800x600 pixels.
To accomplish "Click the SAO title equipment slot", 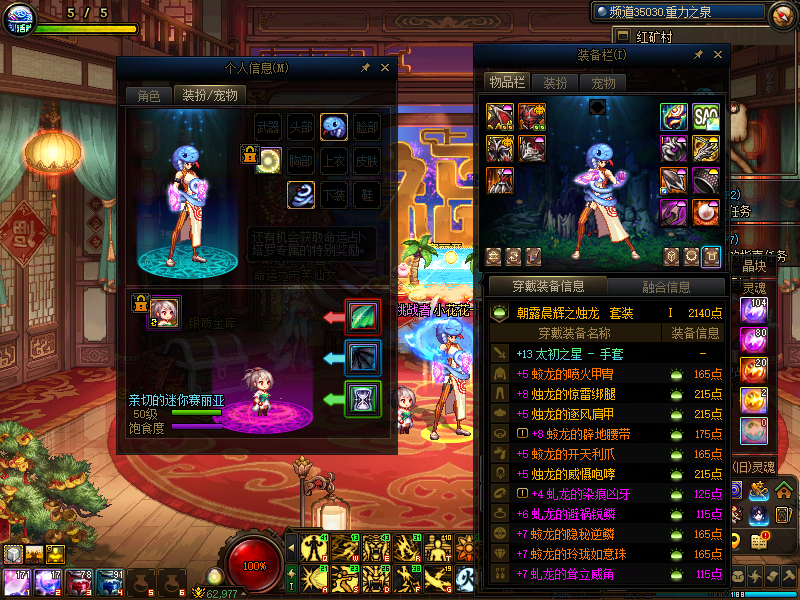I will [x=706, y=117].
